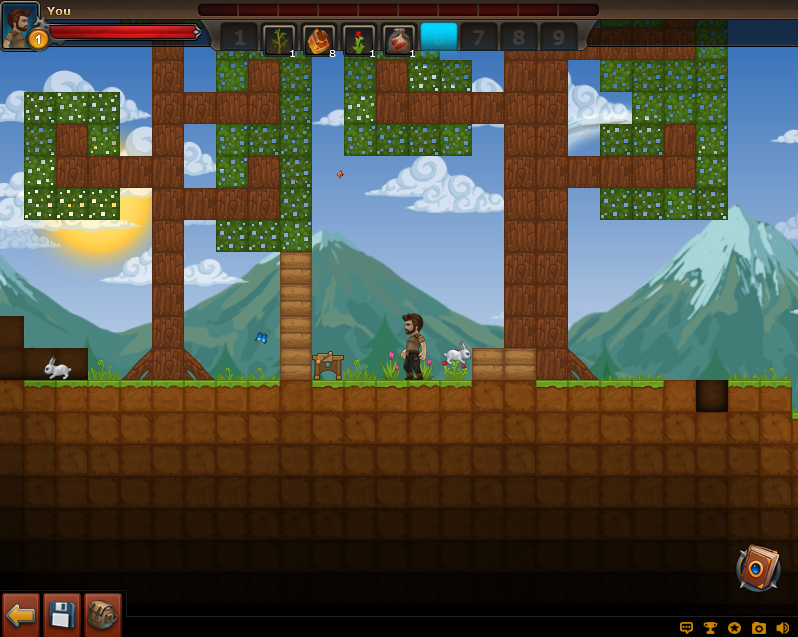Select the orange ore chunk slot
798x637 pixels.
click(x=319, y=39)
